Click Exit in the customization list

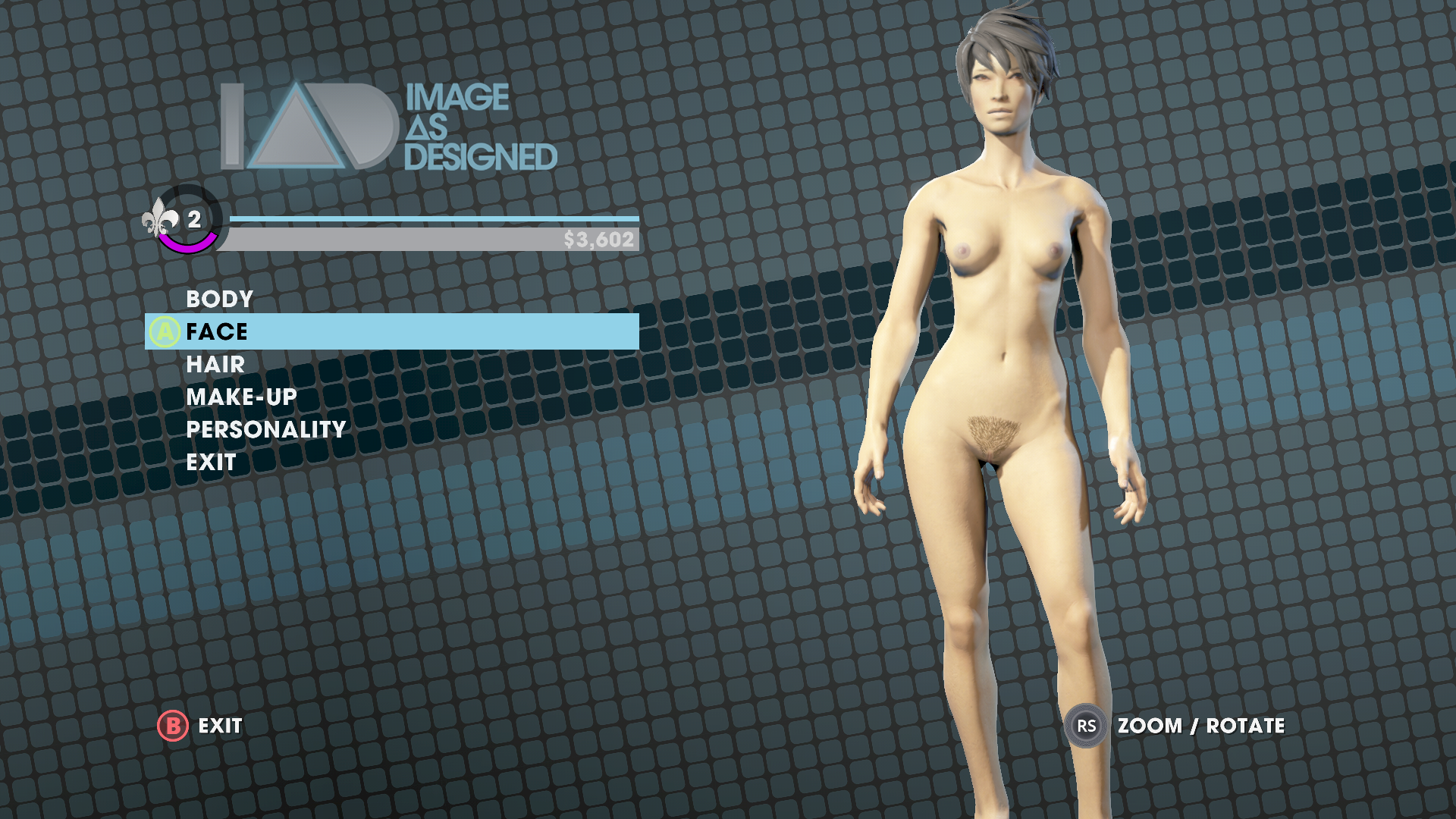(x=211, y=462)
